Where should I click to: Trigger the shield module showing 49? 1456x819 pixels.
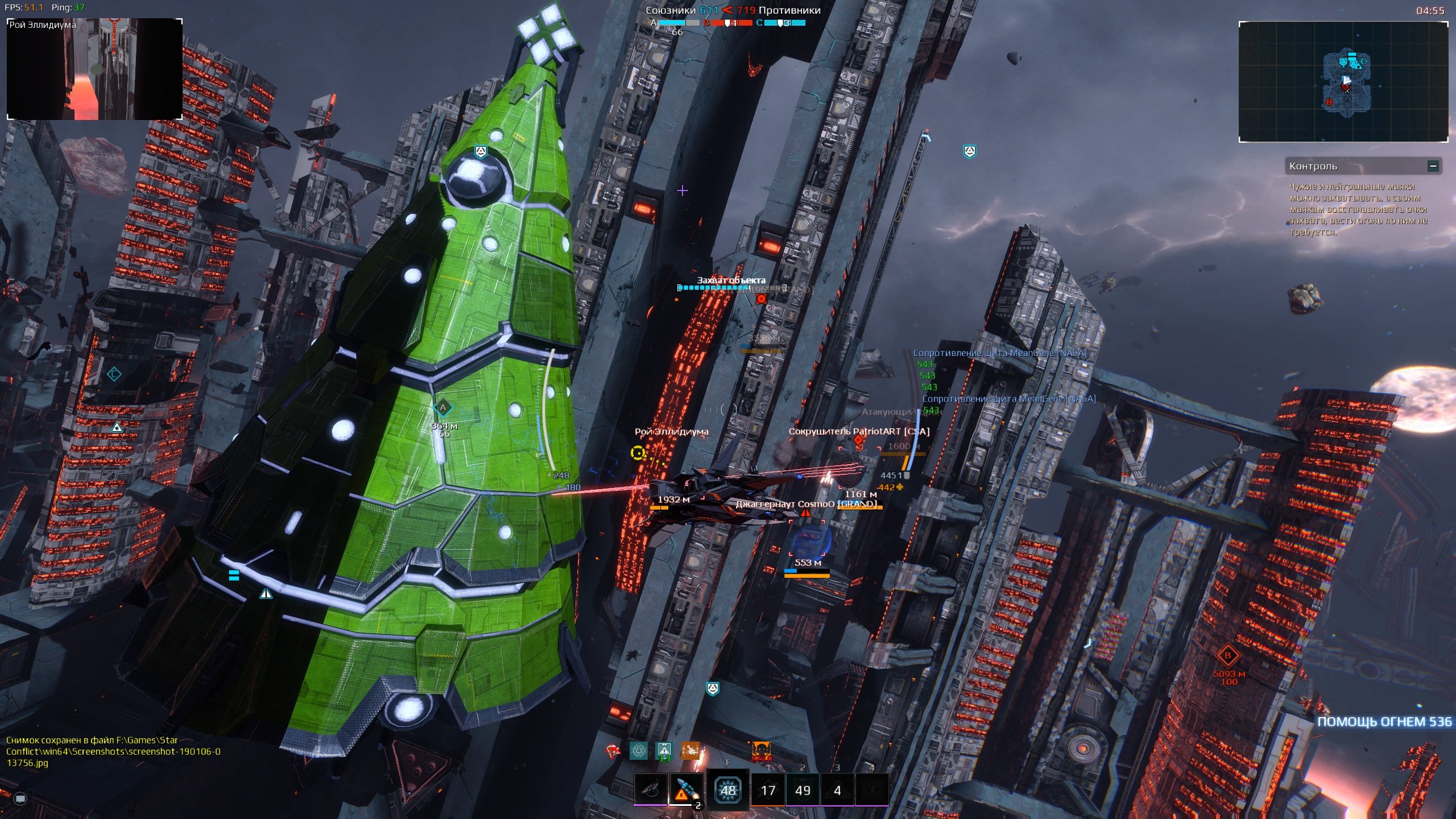tap(803, 789)
